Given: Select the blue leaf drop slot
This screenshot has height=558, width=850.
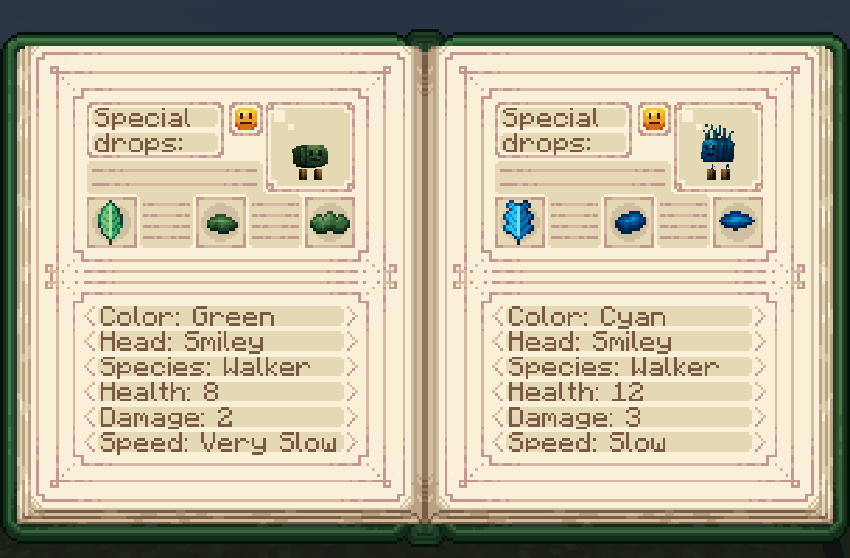Looking at the screenshot, I should pyautogui.click(x=520, y=221).
